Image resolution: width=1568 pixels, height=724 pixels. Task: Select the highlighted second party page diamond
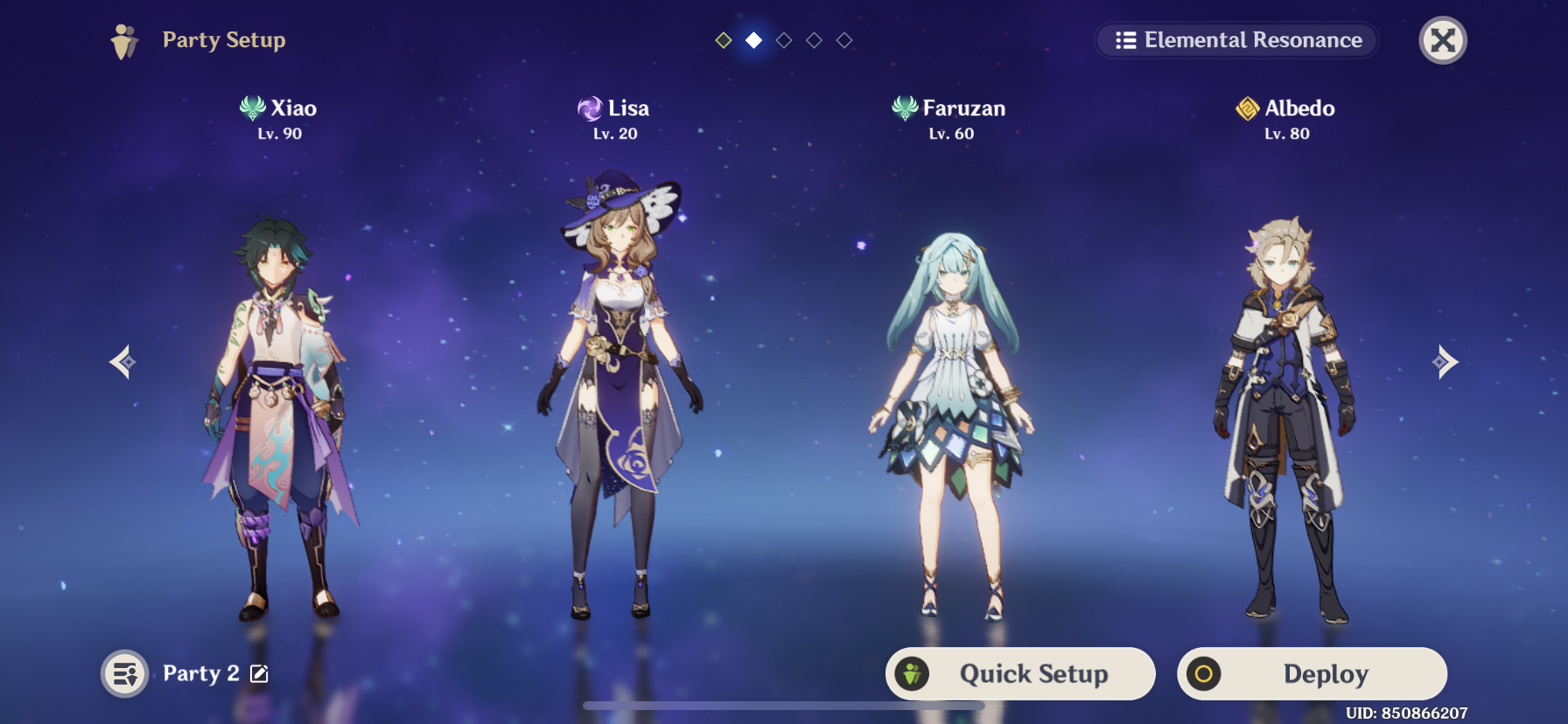(754, 39)
